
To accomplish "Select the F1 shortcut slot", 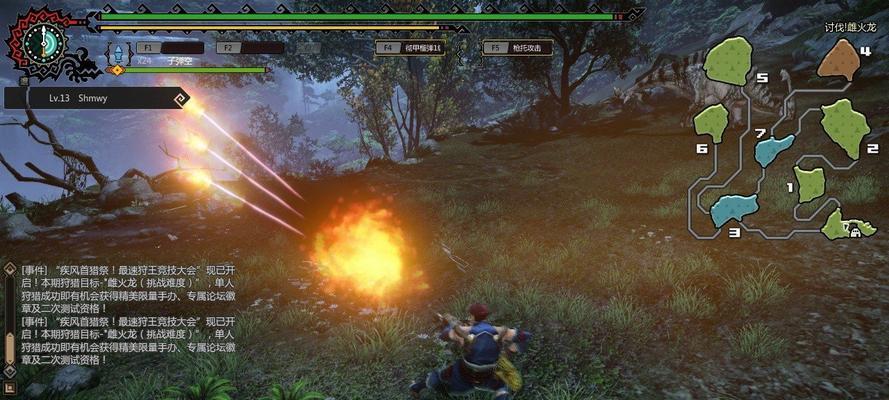I will (168, 47).
